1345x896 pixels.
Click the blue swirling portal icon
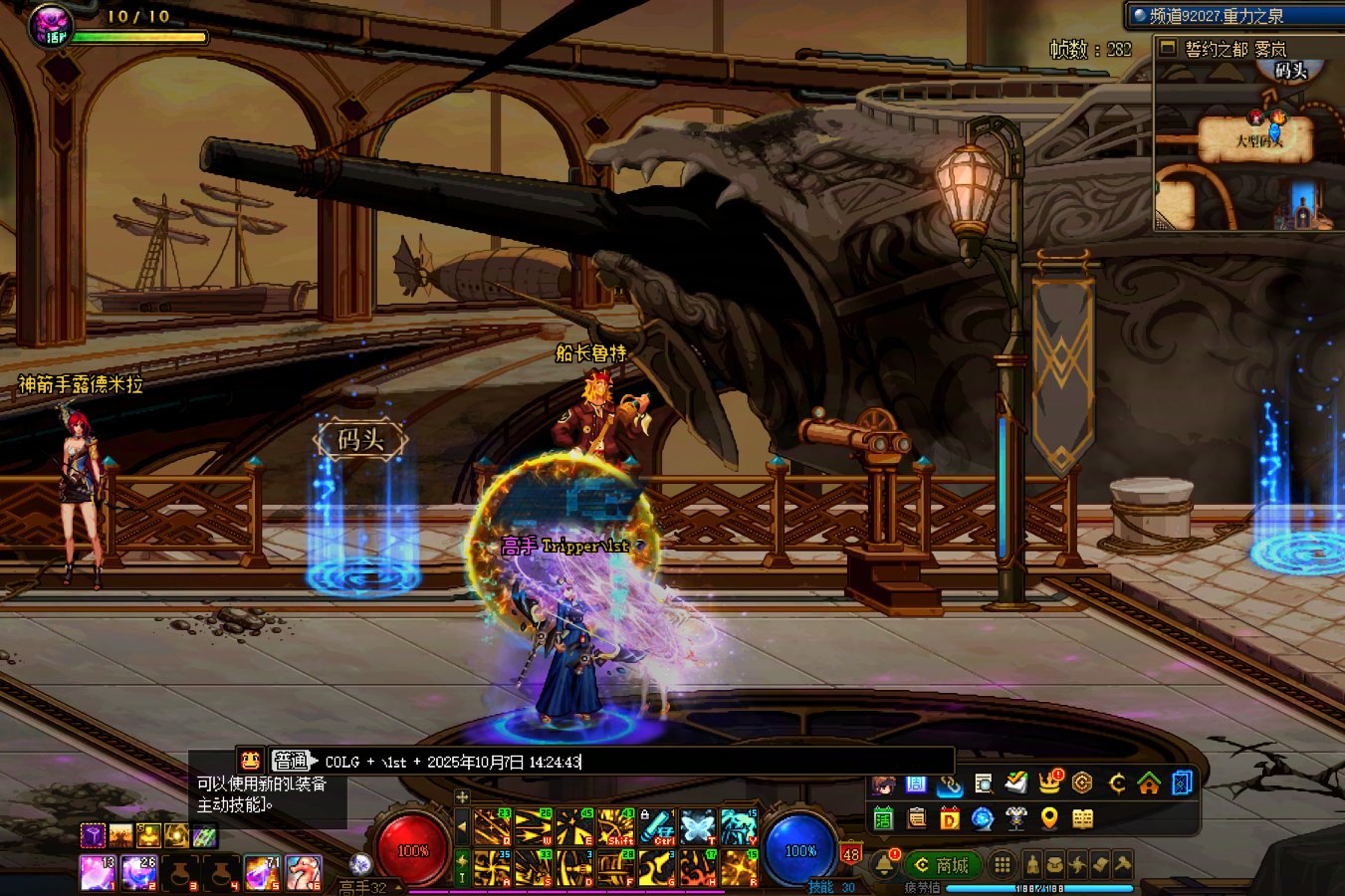(x=982, y=818)
